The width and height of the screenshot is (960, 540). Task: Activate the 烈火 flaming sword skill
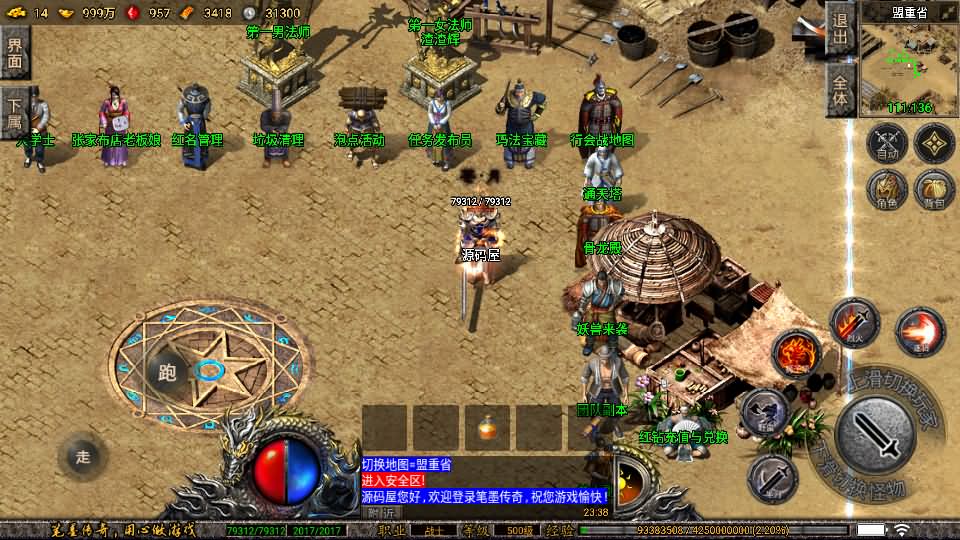pos(853,324)
